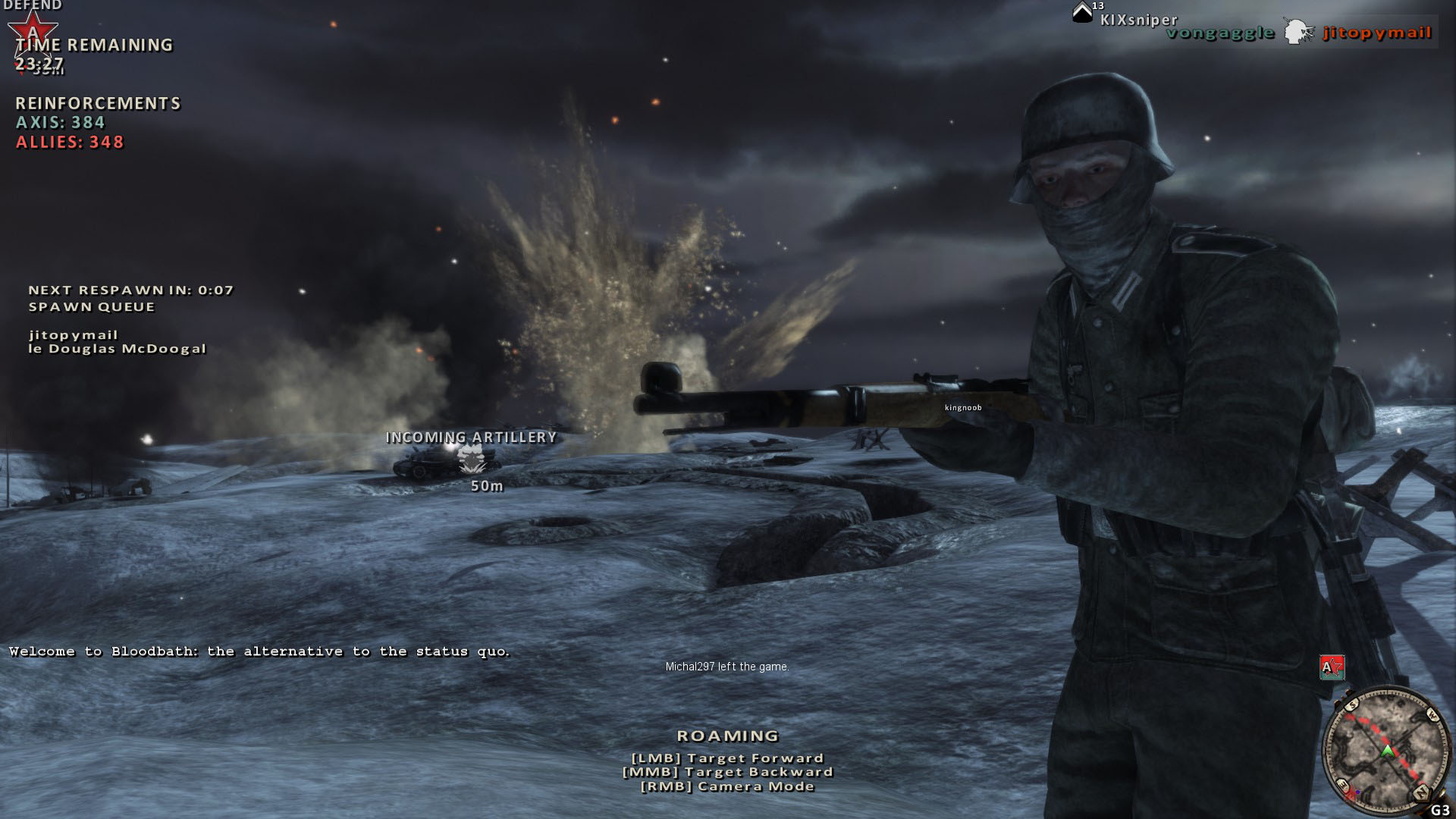Viewport: 1456px width, 819px height.
Task: Select KIXsniper's entry in the kill feed
Action: 1138,20
